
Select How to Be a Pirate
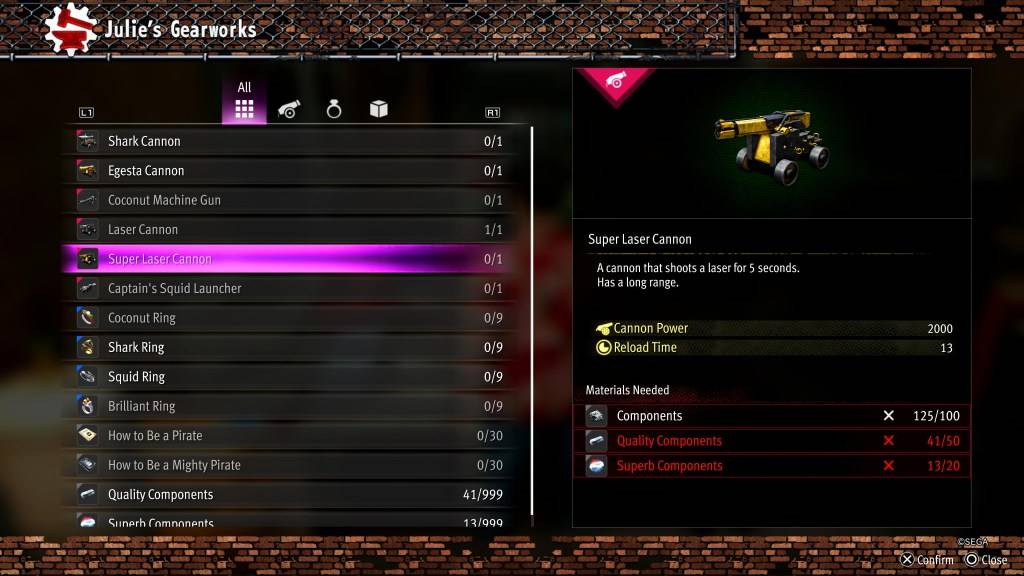coord(290,436)
